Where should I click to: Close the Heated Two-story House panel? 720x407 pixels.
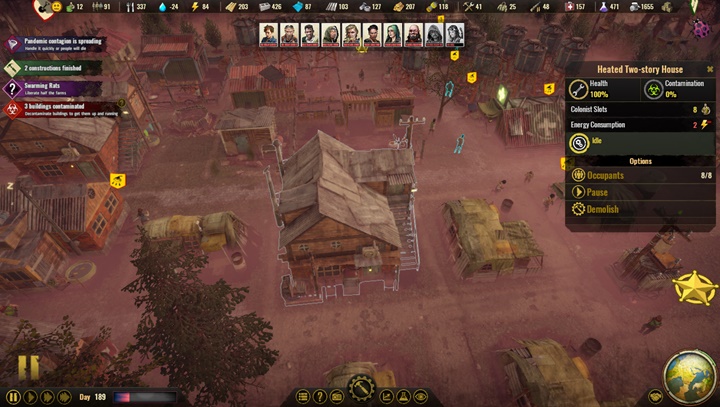(710, 69)
